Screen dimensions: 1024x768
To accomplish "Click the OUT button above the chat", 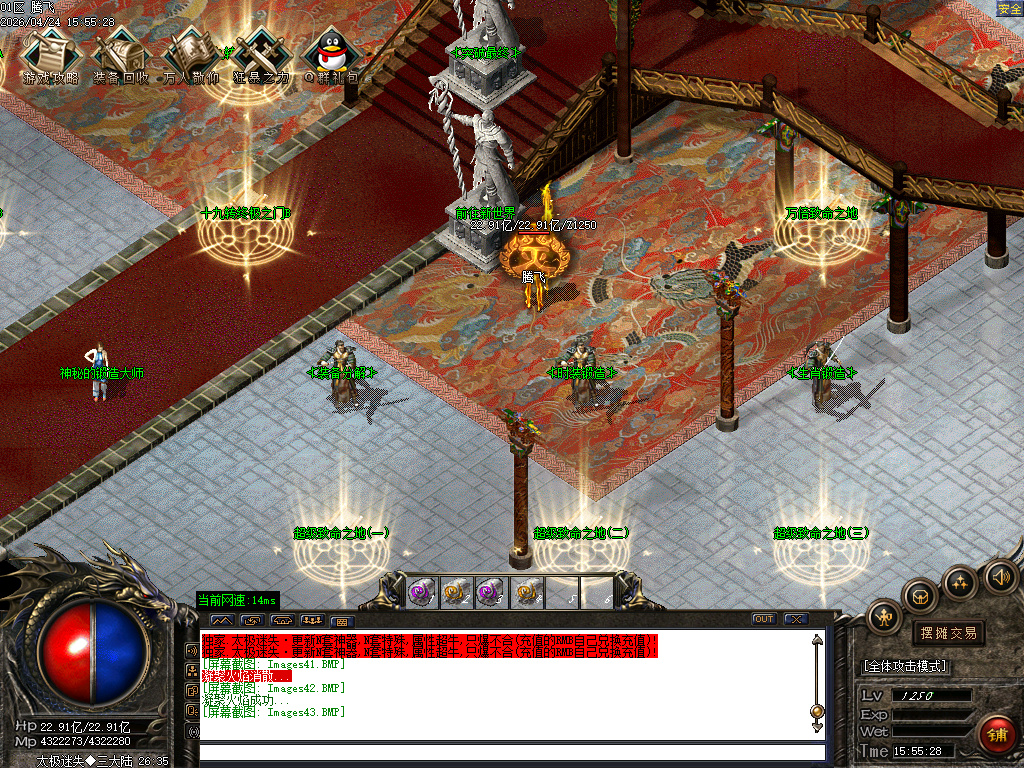I will point(764,619).
